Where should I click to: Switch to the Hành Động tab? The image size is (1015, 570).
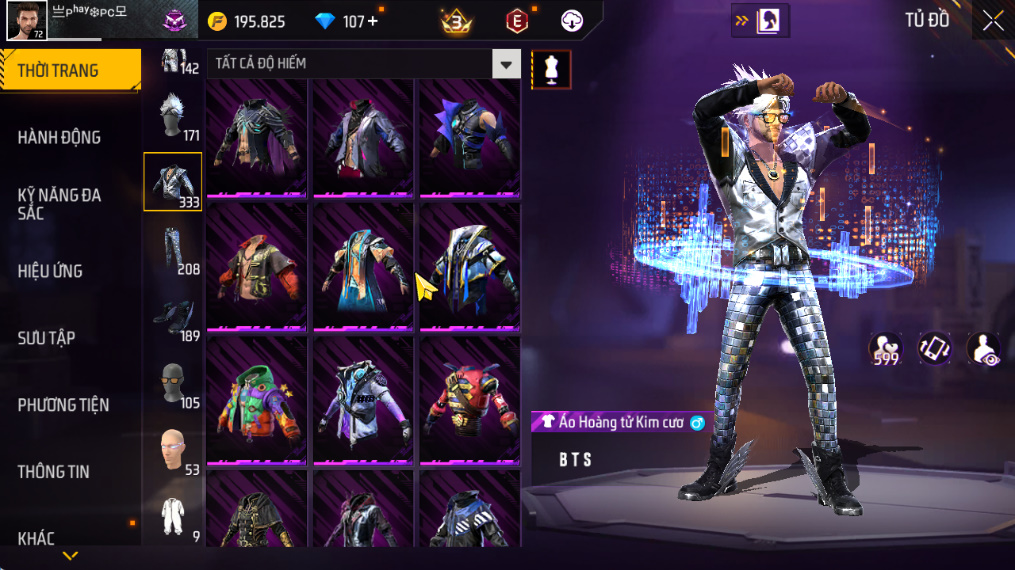coord(60,137)
